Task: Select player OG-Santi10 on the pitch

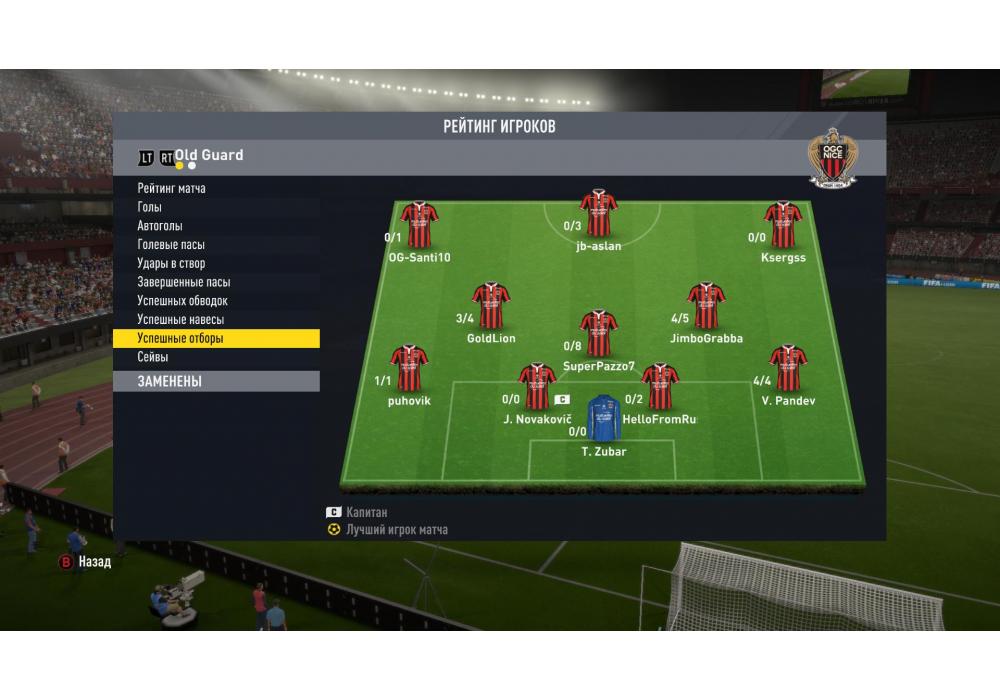Action: (x=419, y=225)
